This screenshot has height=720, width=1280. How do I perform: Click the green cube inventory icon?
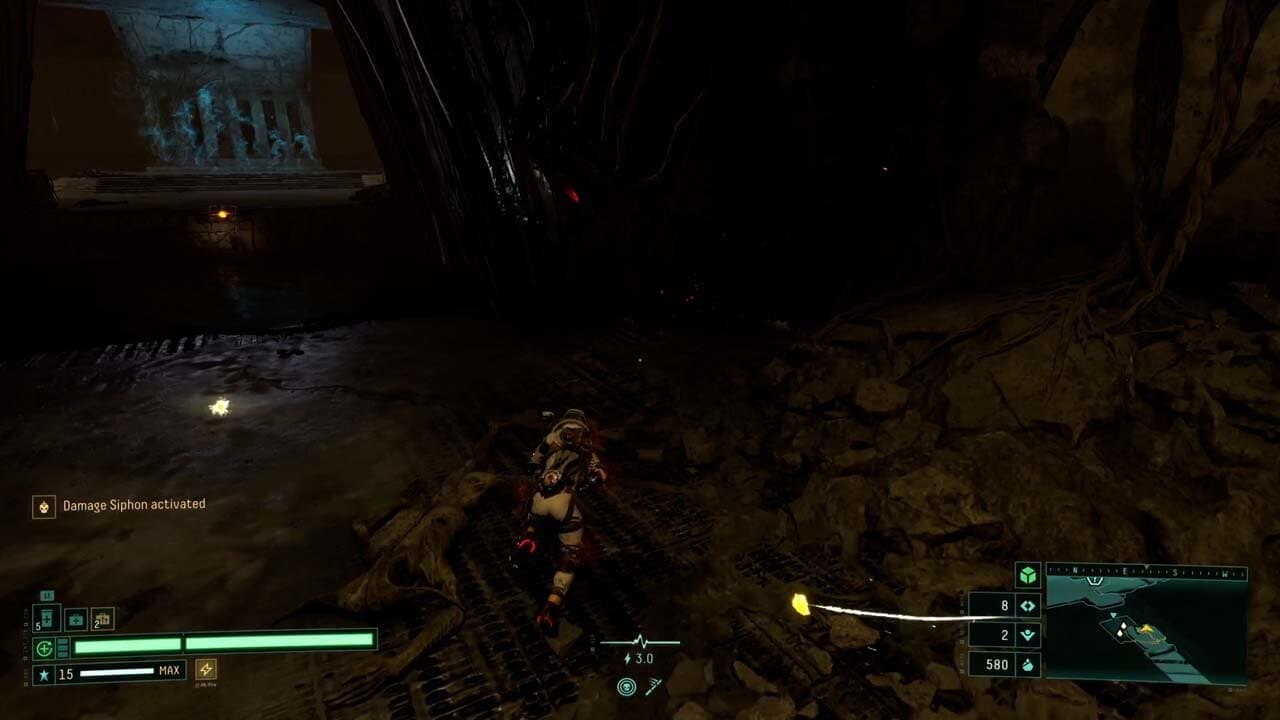coord(1027,575)
